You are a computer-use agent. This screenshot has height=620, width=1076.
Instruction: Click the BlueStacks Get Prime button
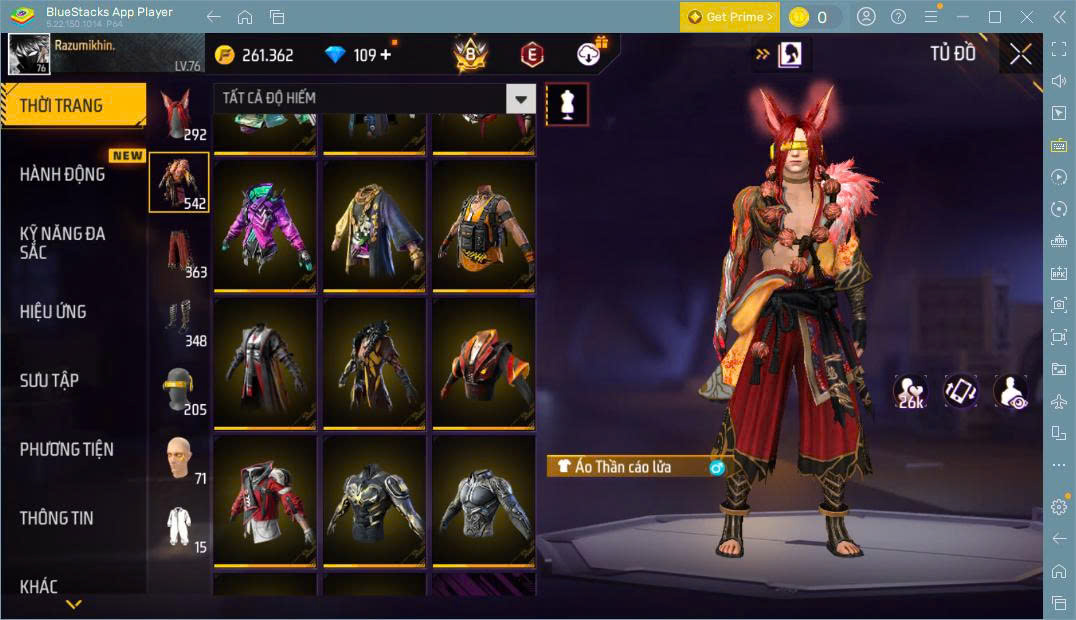pyautogui.click(x=729, y=17)
